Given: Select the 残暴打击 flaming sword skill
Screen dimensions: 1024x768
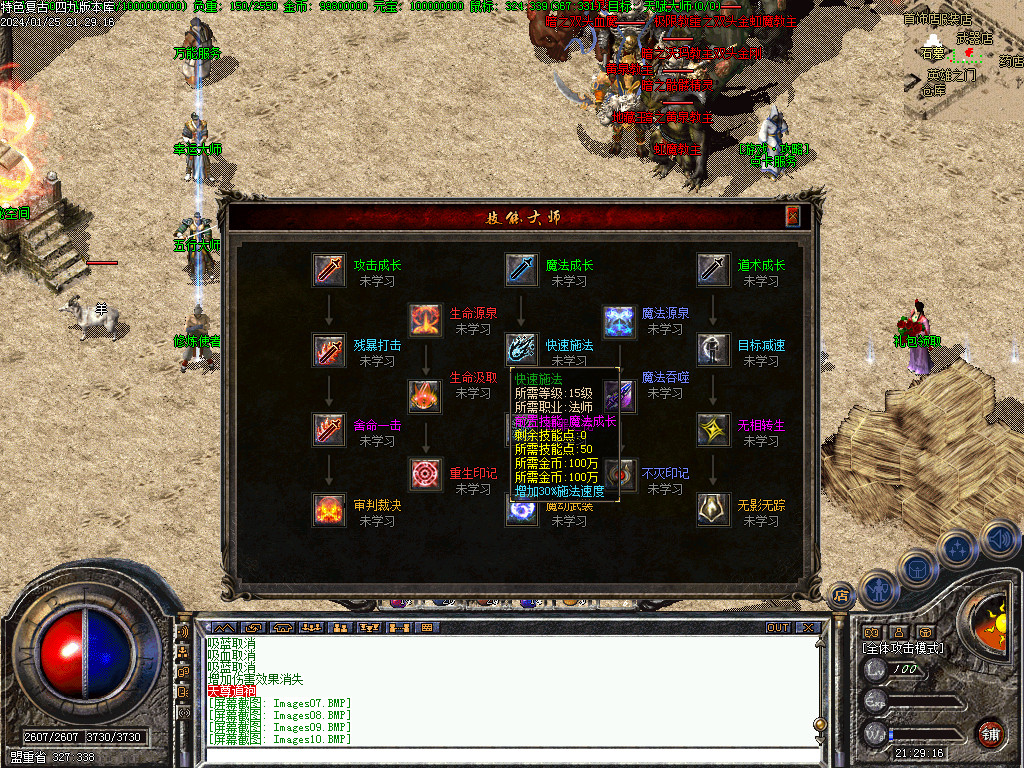Looking at the screenshot, I should pos(329,350).
